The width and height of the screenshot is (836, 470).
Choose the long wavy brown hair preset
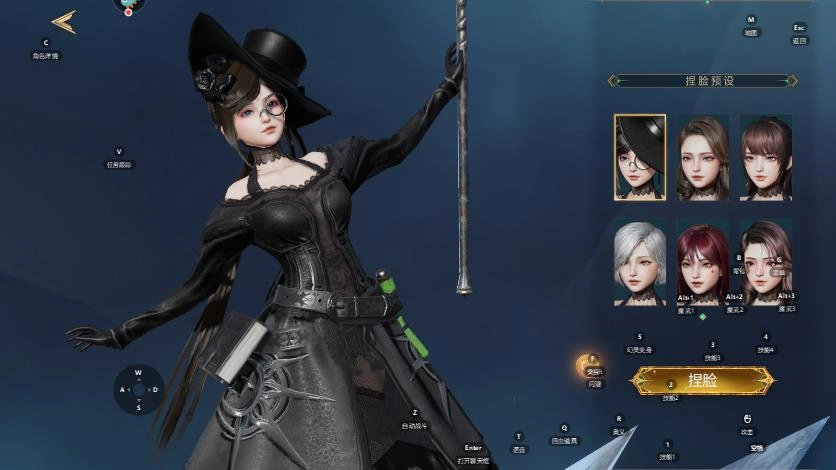click(x=702, y=157)
